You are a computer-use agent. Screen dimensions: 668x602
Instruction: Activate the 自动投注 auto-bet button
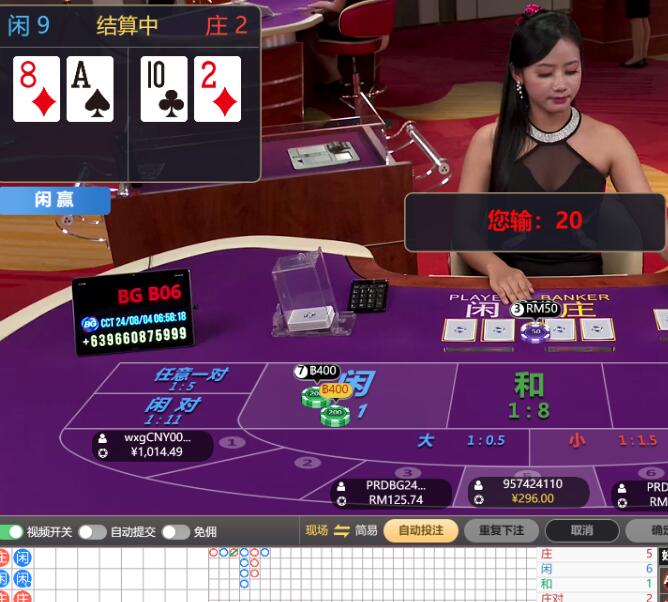(x=420, y=531)
